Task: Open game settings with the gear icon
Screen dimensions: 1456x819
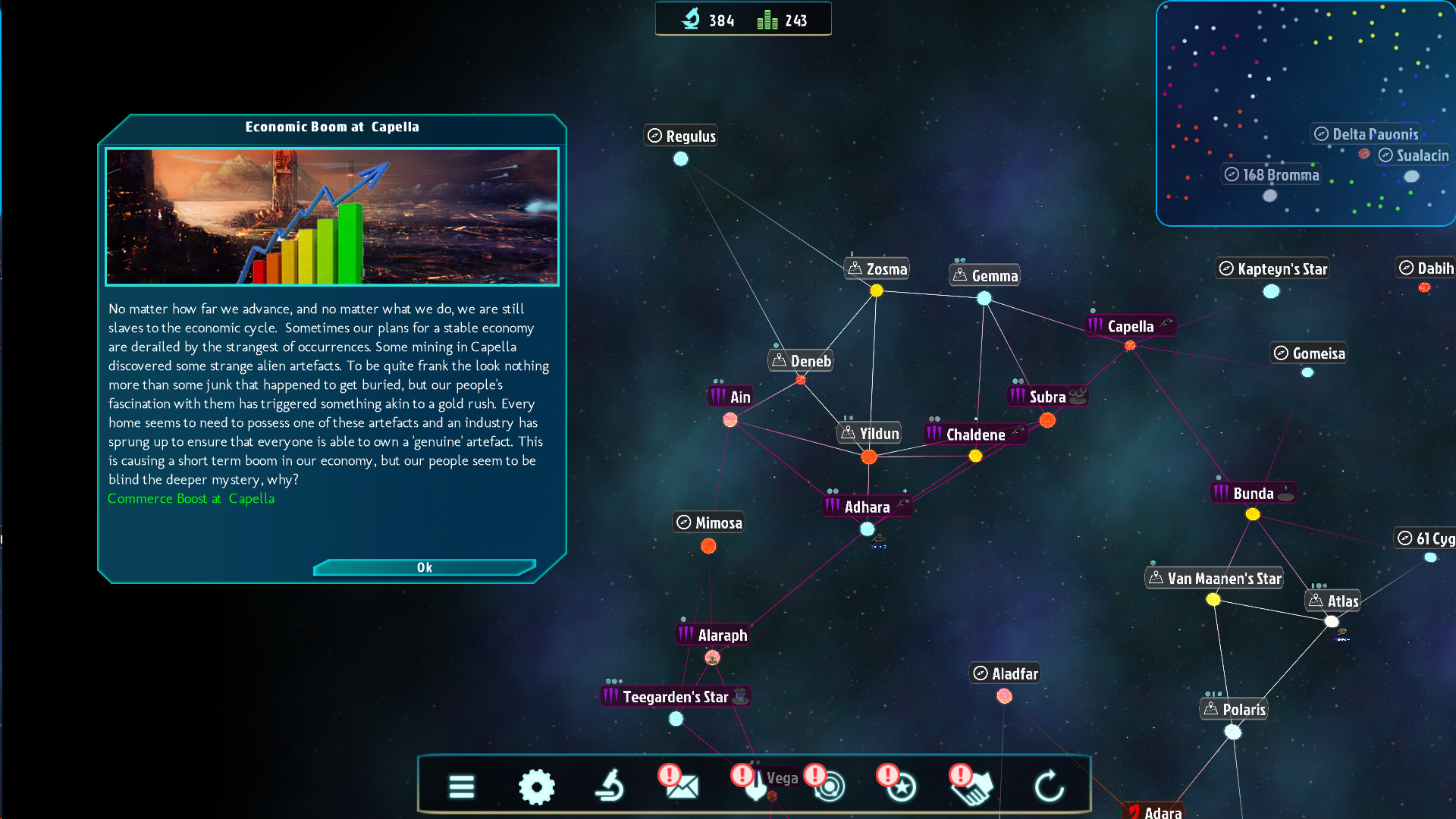Action: coord(538,787)
